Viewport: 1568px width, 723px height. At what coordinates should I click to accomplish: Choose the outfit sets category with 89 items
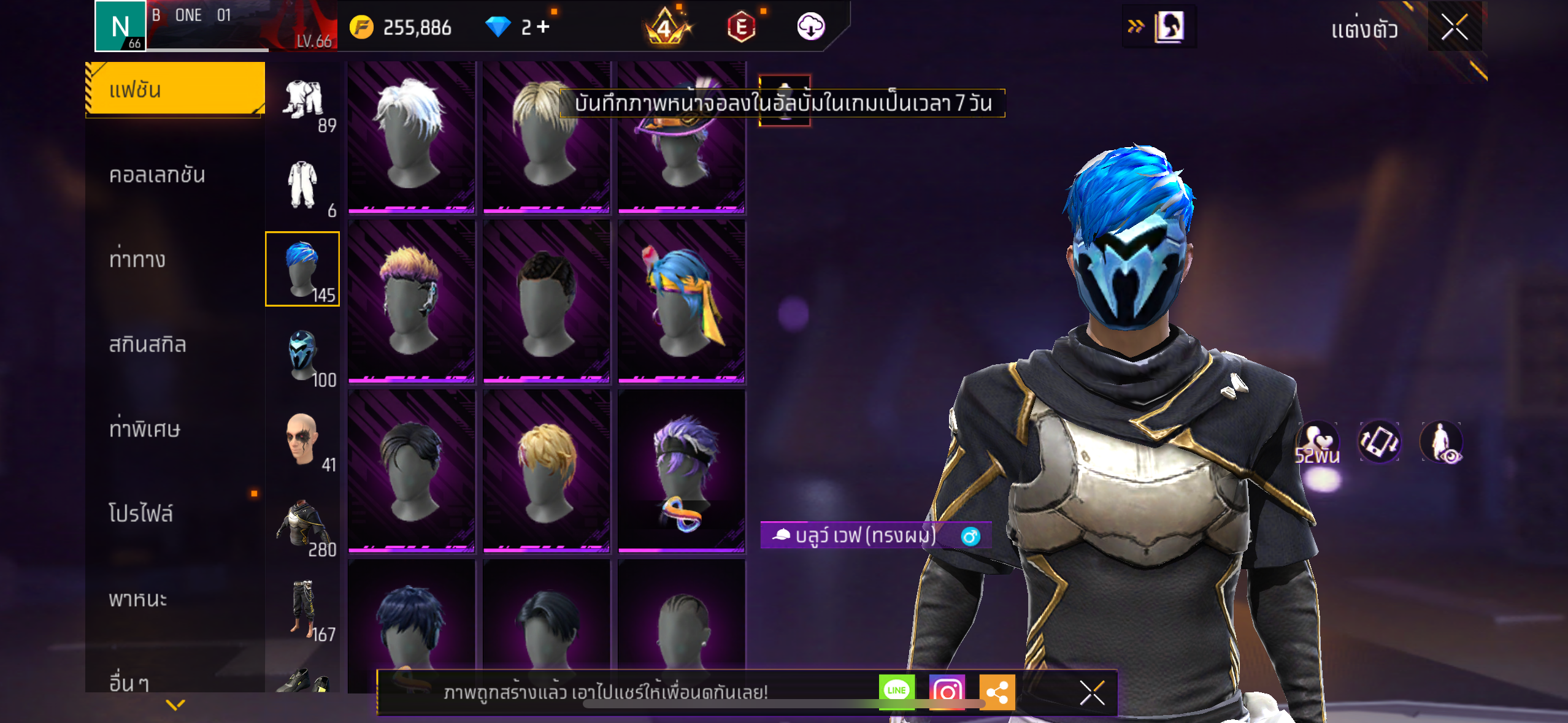pyautogui.click(x=303, y=103)
